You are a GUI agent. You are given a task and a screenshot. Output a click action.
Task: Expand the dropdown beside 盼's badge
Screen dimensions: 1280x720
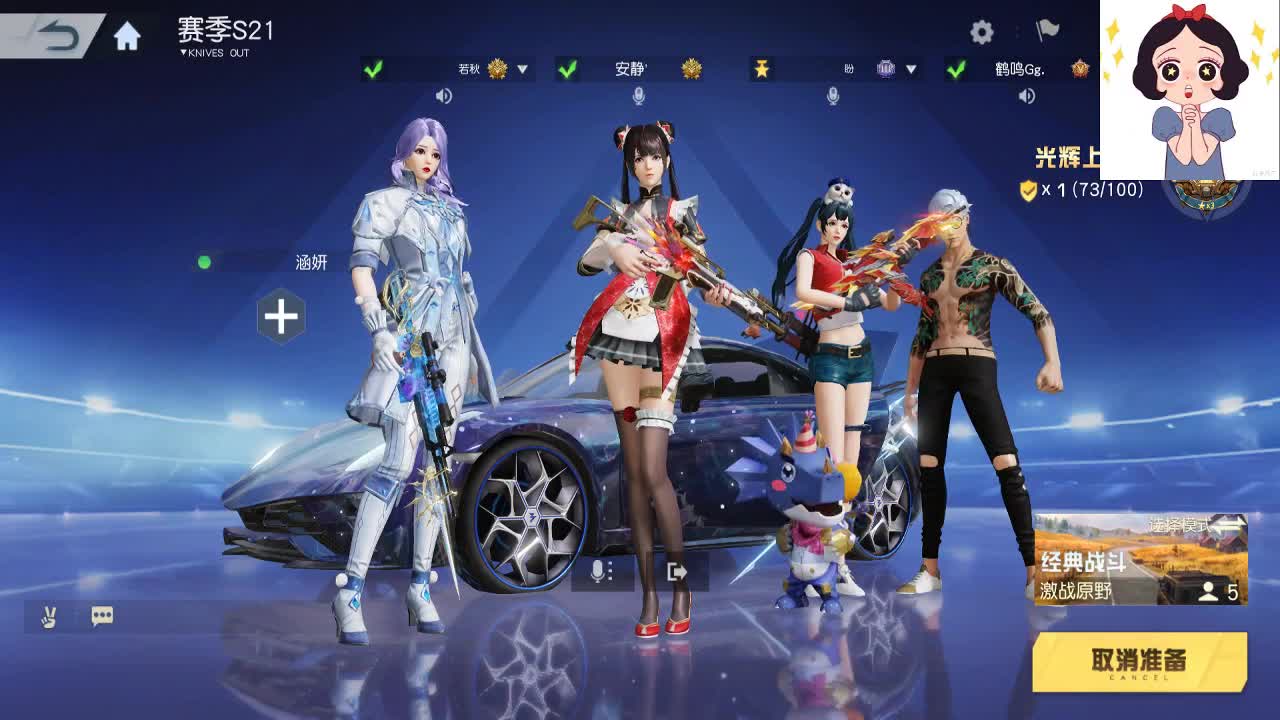coord(909,69)
